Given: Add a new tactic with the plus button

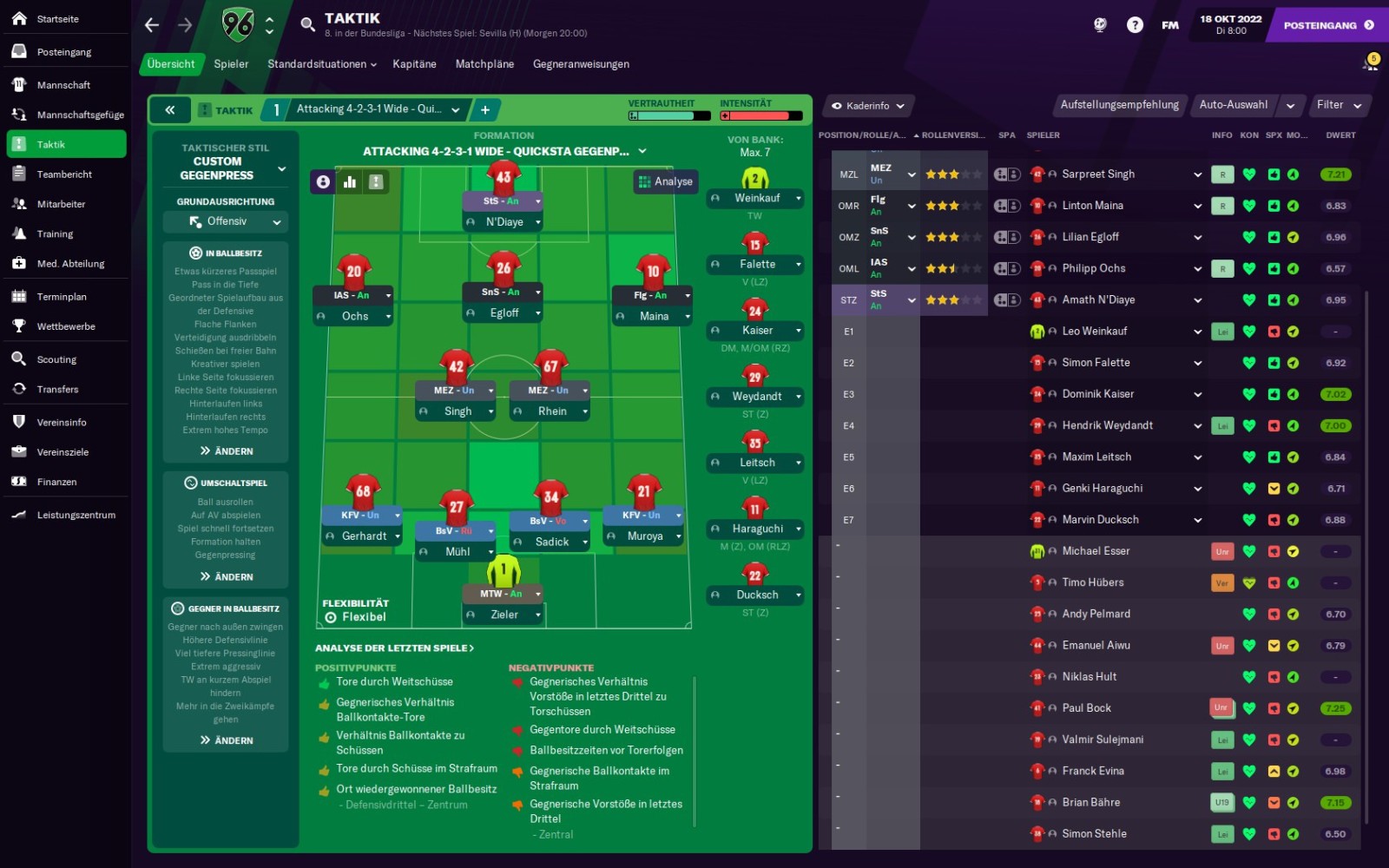Looking at the screenshot, I should (485, 110).
